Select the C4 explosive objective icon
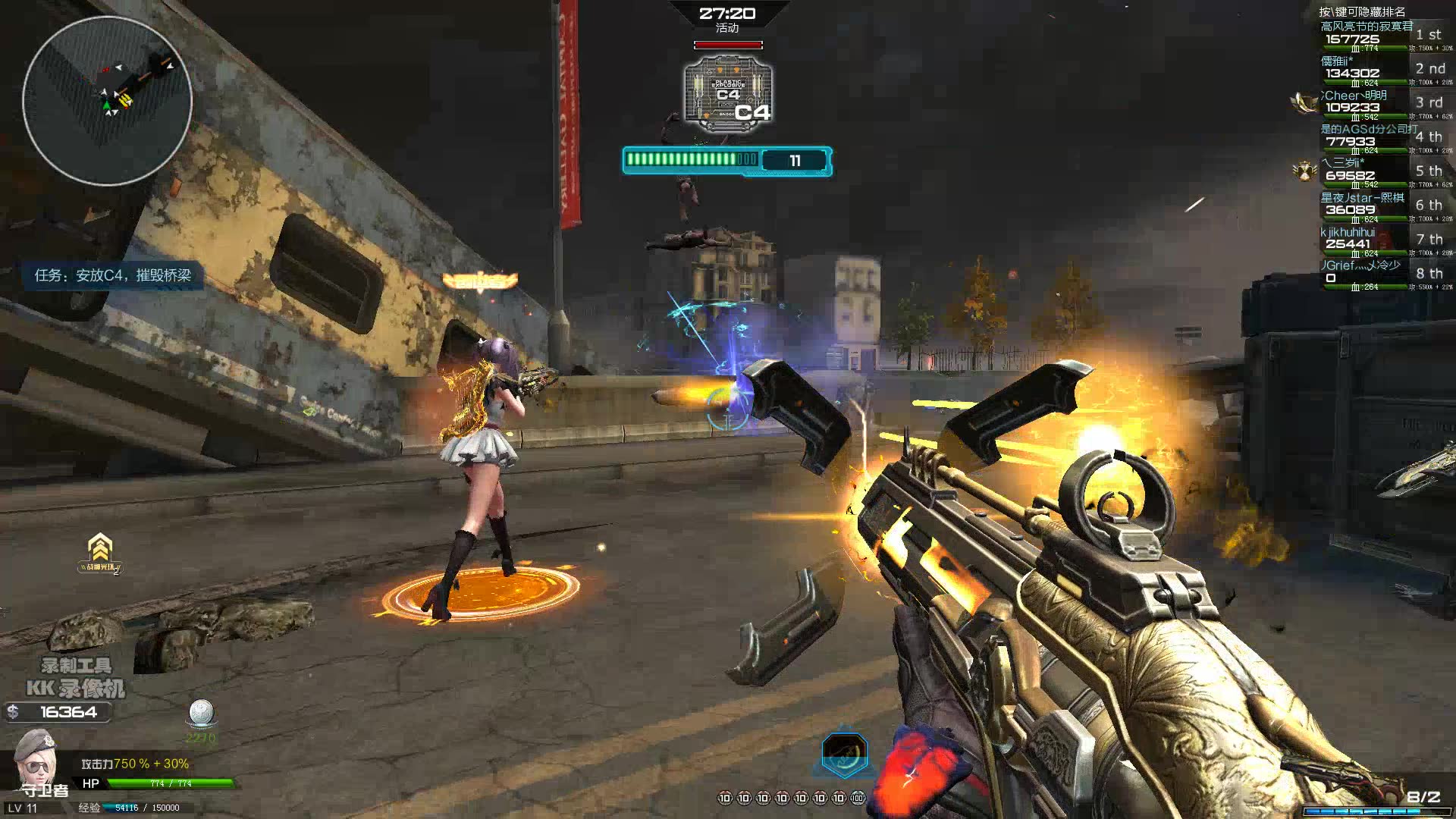1456x819 pixels. (728, 94)
